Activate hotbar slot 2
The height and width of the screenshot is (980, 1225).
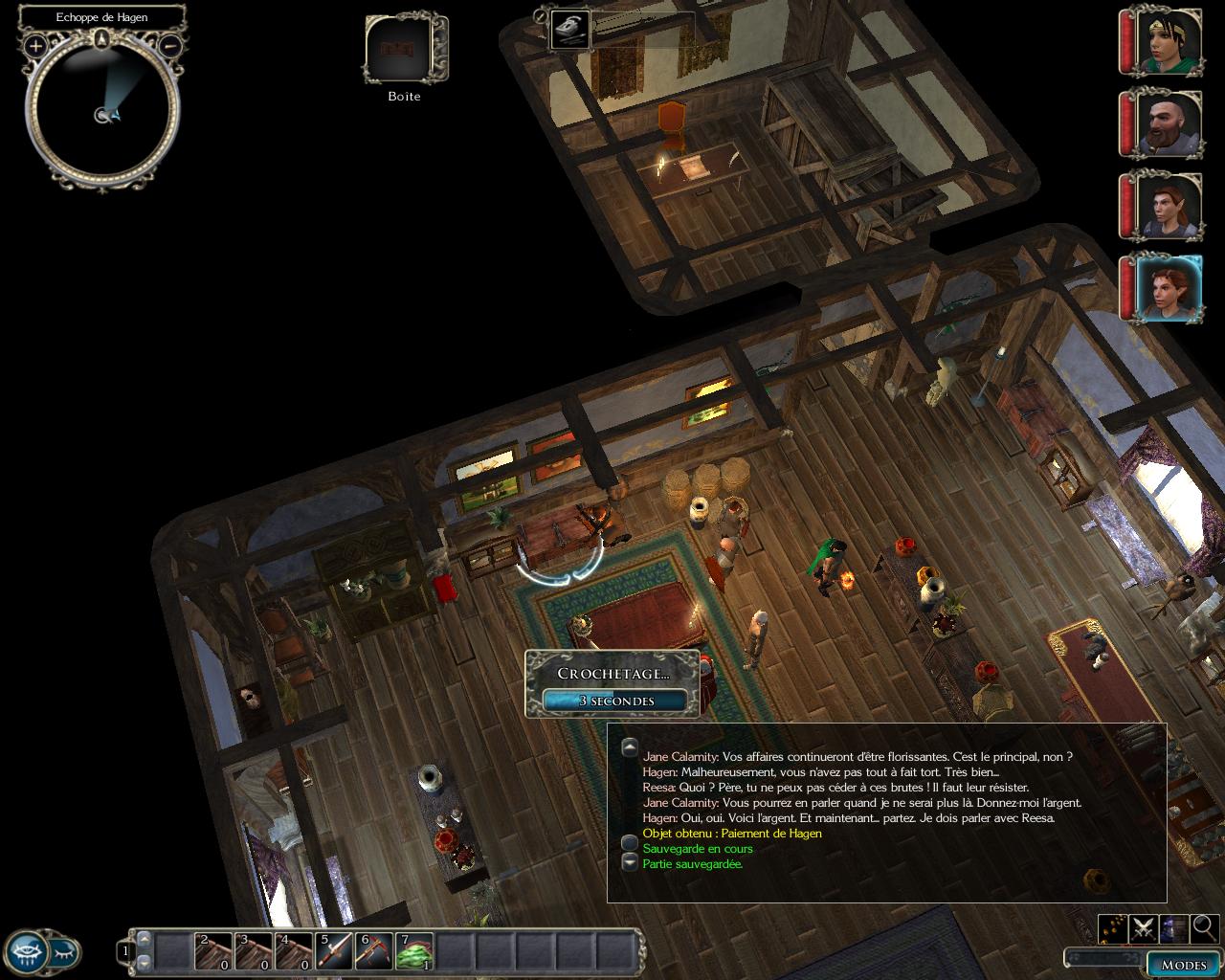click(214, 951)
